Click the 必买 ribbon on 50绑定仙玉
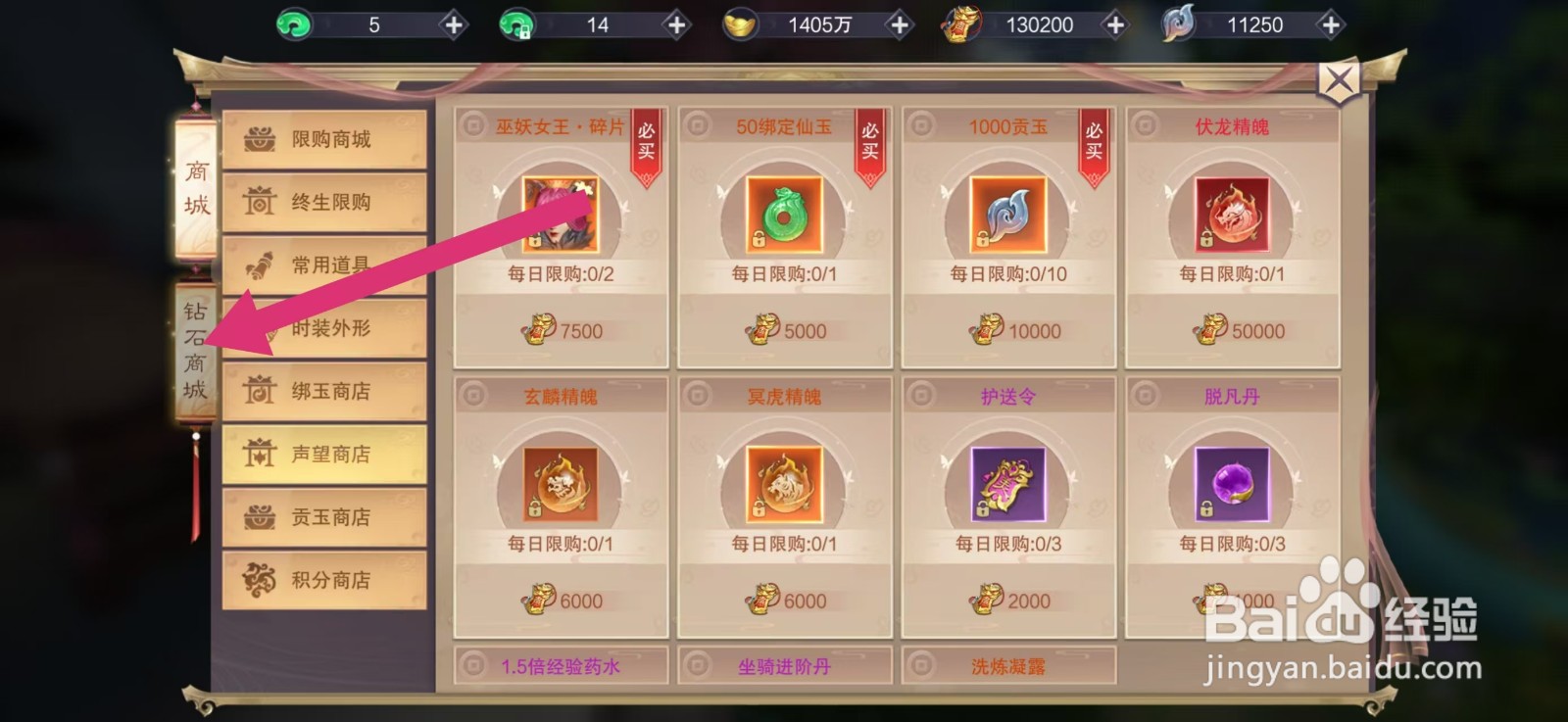This screenshot has height=722, width=1568. [x=870, y=142]
